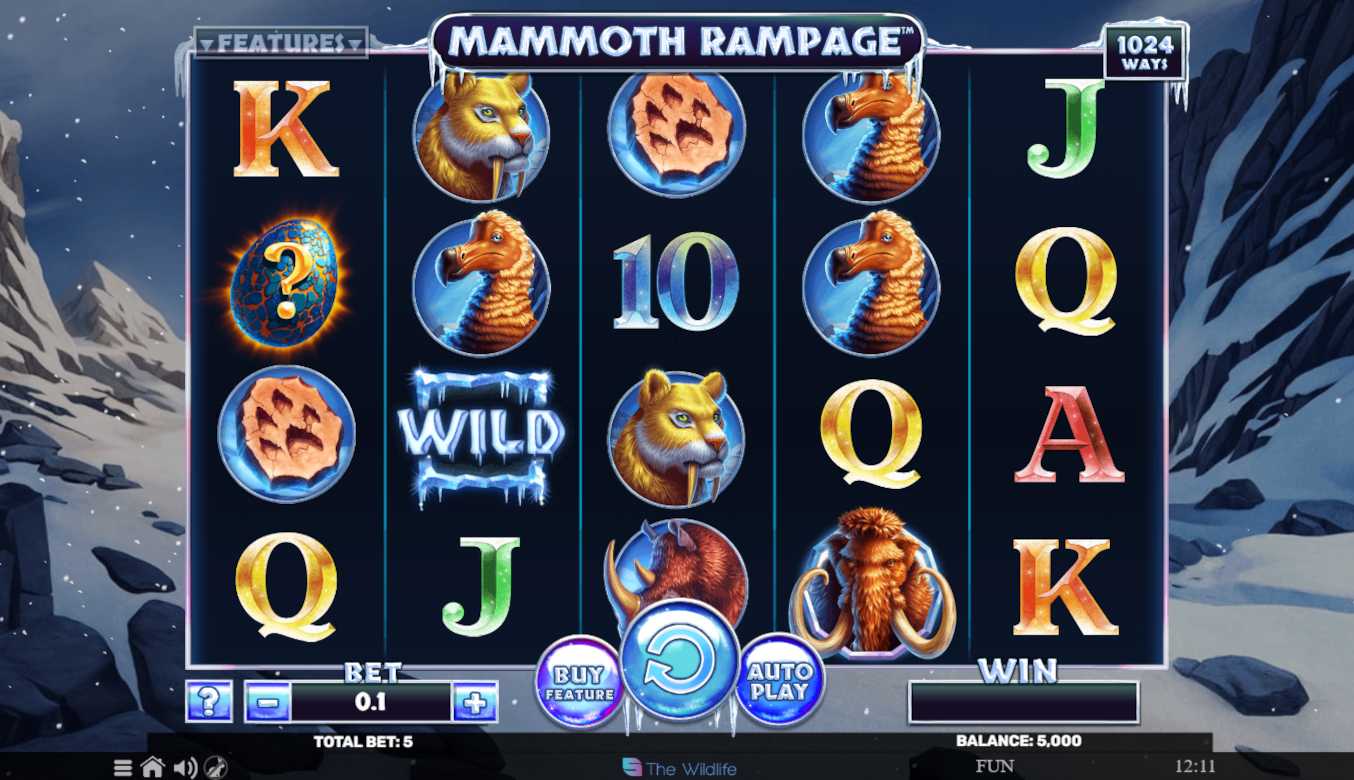
Task: Activate Auto Play
Action: coord(779,680)
